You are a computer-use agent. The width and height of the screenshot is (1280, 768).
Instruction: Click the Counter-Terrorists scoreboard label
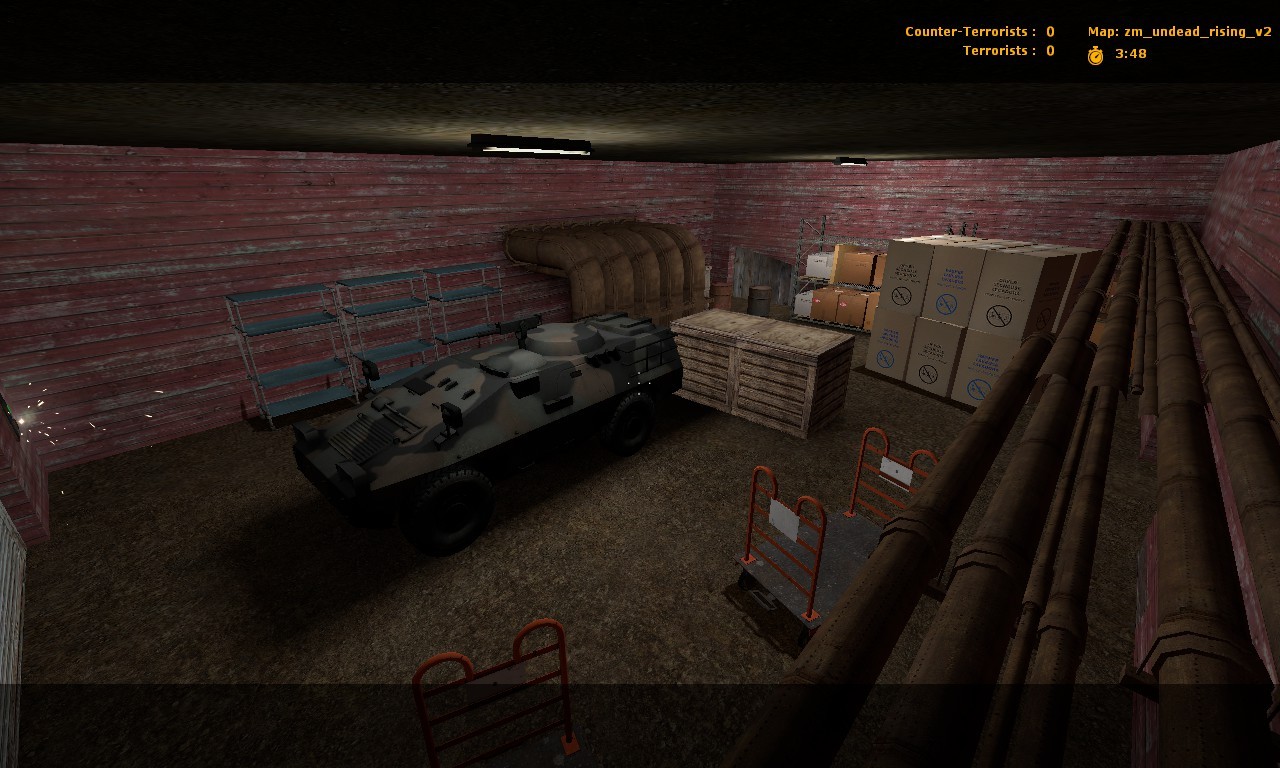966,31
